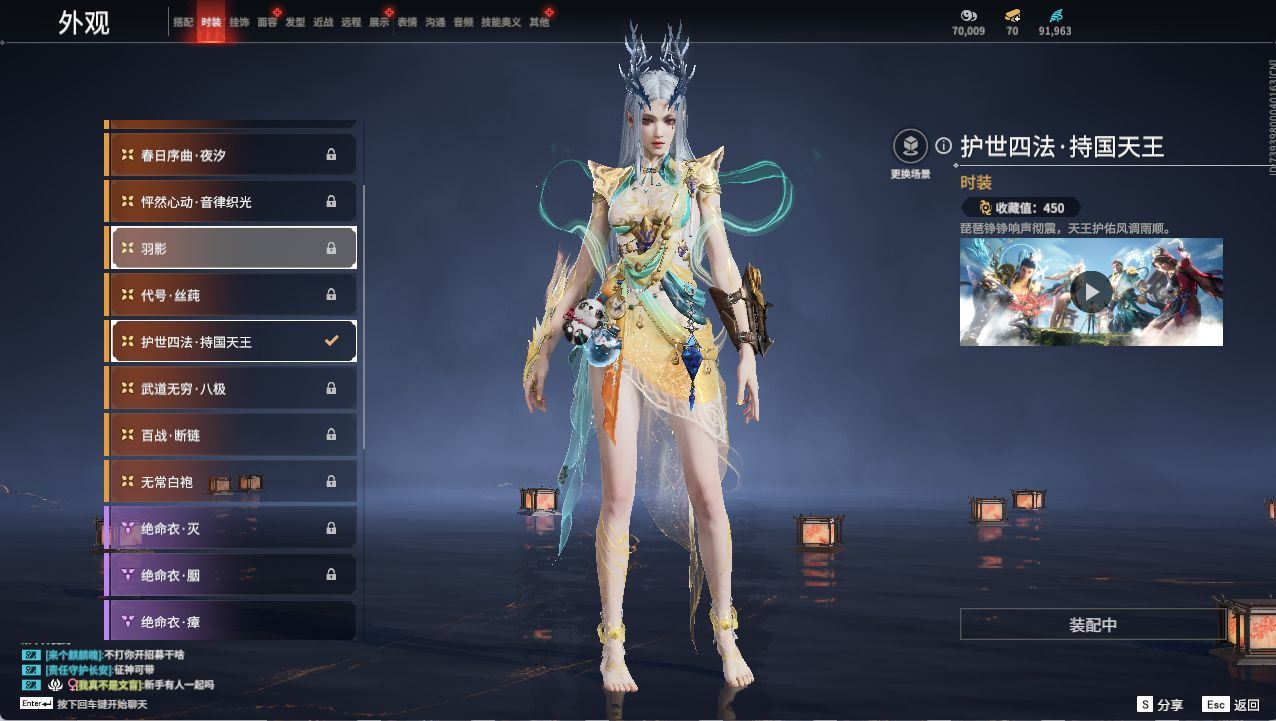Select the 羽影 outfit row
The image size is (1276, 721).
[231, 248]
